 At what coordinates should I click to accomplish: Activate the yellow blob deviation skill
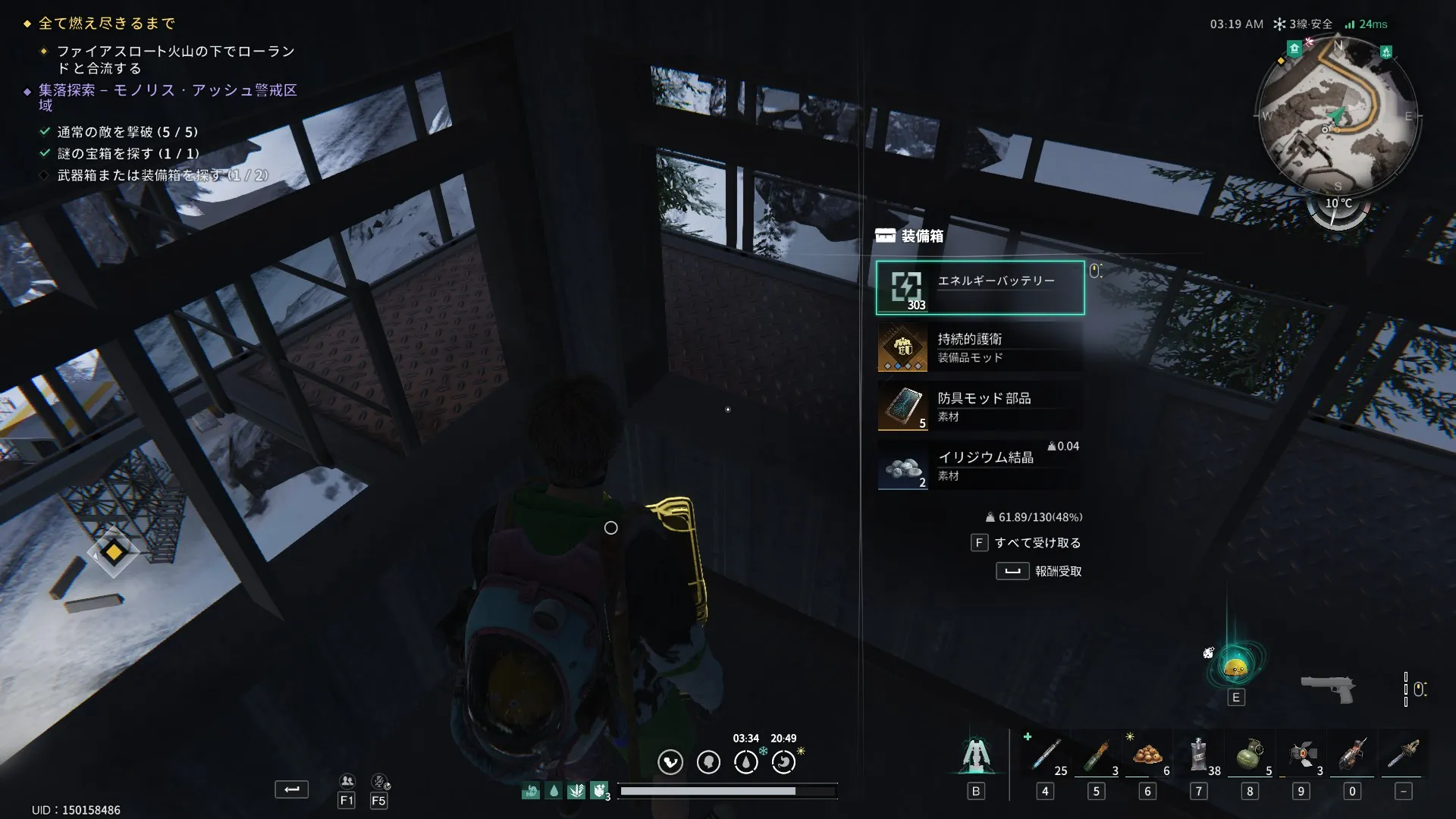(x=1236, y=667)
